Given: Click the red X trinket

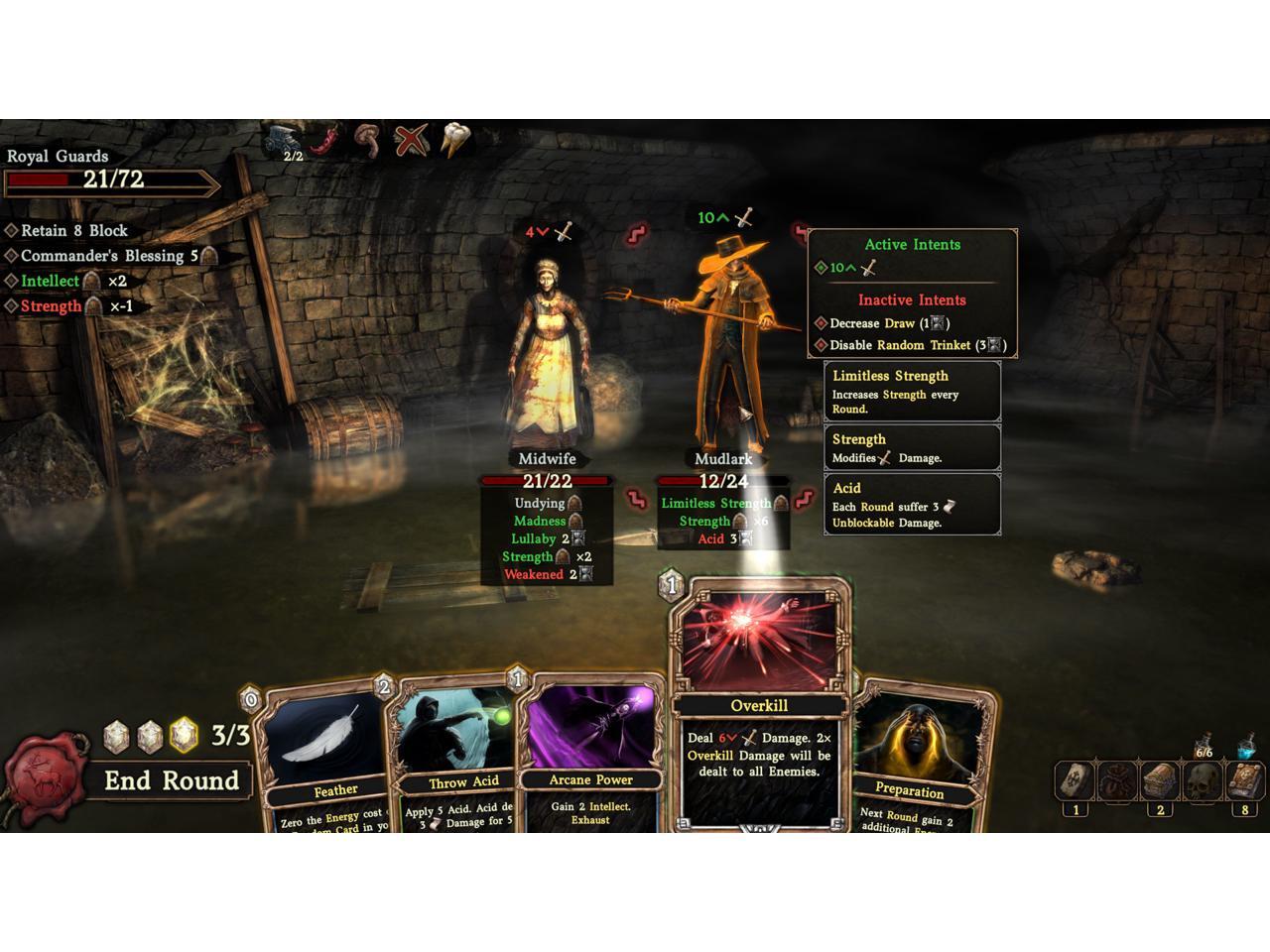Looking at the screenshot, I should [x=410, y=141].
